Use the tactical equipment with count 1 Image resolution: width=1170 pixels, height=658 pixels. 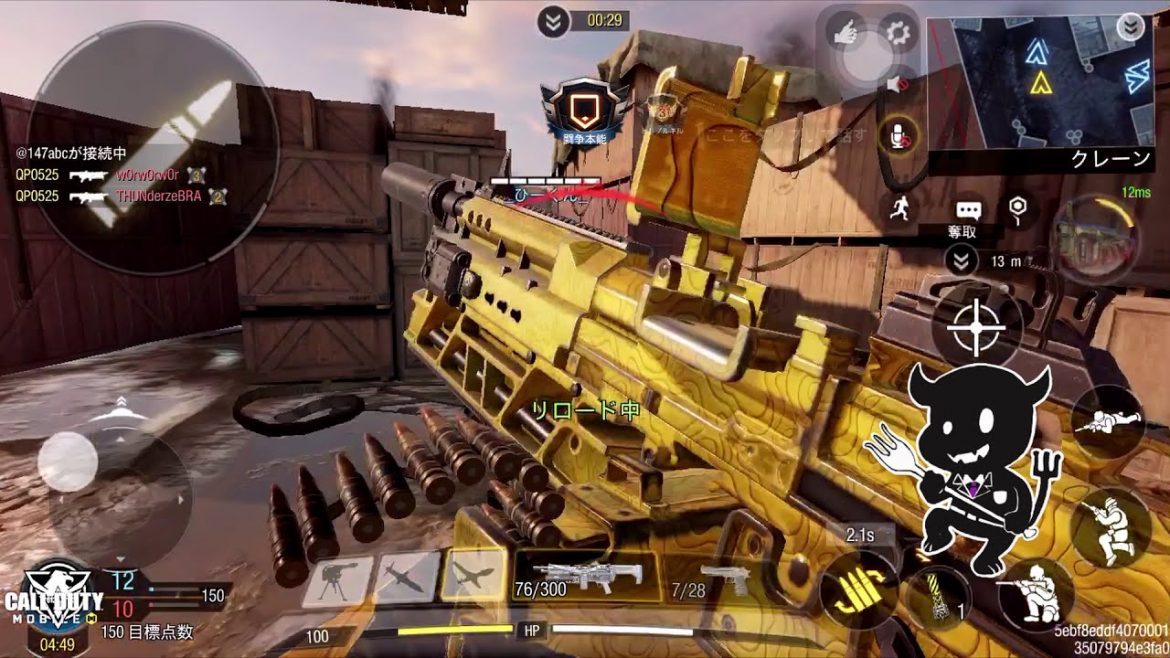click(x=938, y=598)
